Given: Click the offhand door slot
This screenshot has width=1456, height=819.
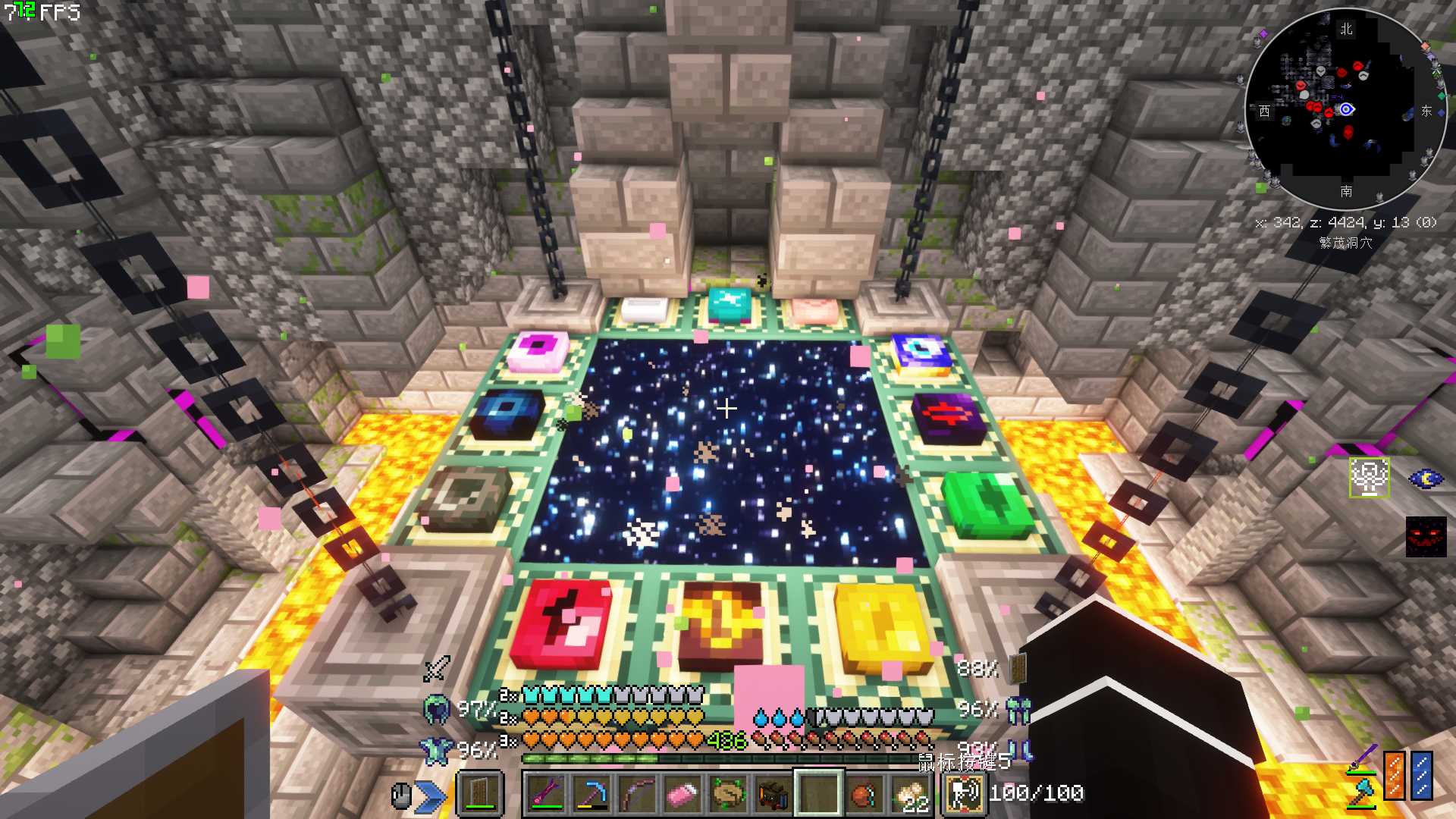Looking at the screenshot, I should click(479, 794).
